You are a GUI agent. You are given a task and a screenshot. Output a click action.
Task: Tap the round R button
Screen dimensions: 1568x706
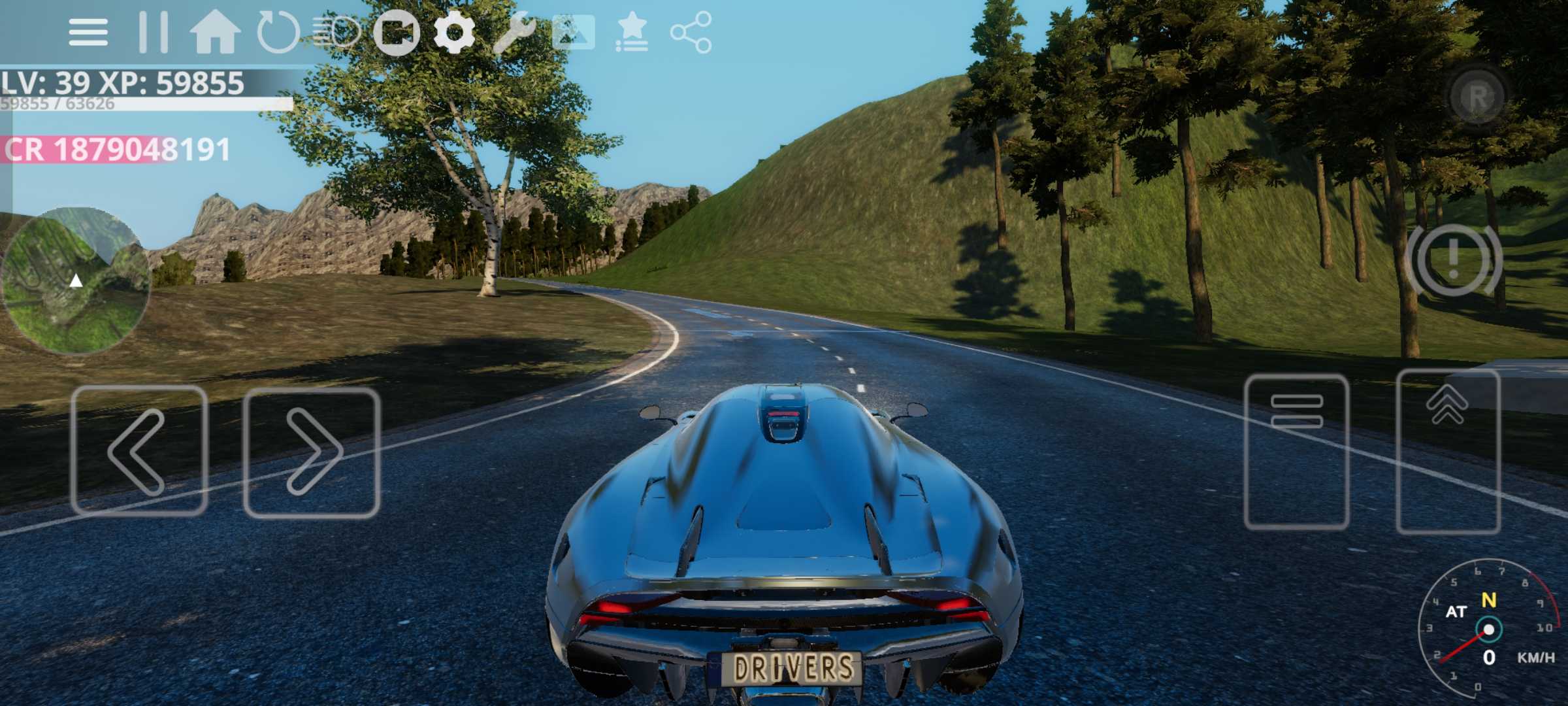pos(1477,97)
